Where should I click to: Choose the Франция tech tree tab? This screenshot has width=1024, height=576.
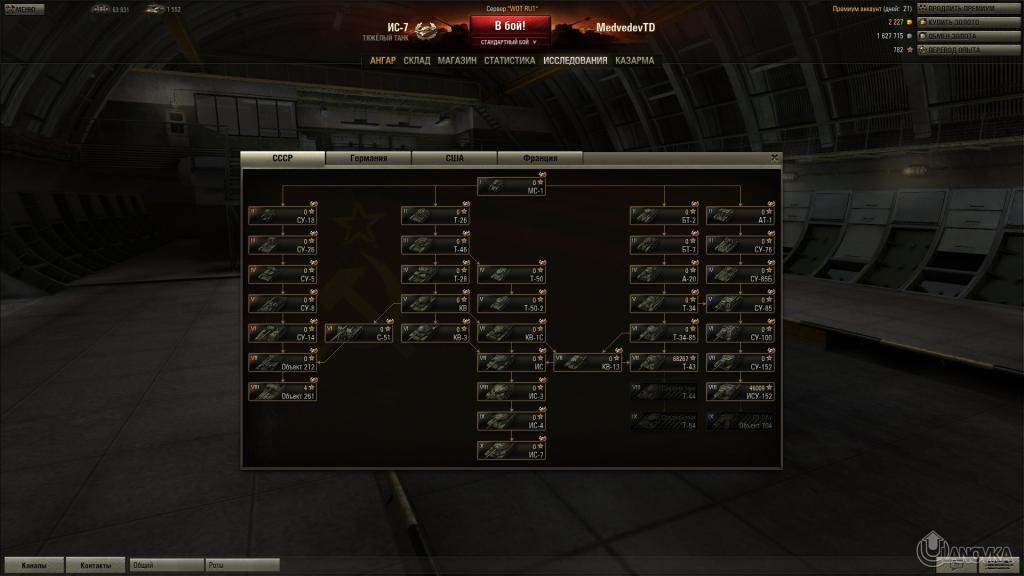click(540, 158)
